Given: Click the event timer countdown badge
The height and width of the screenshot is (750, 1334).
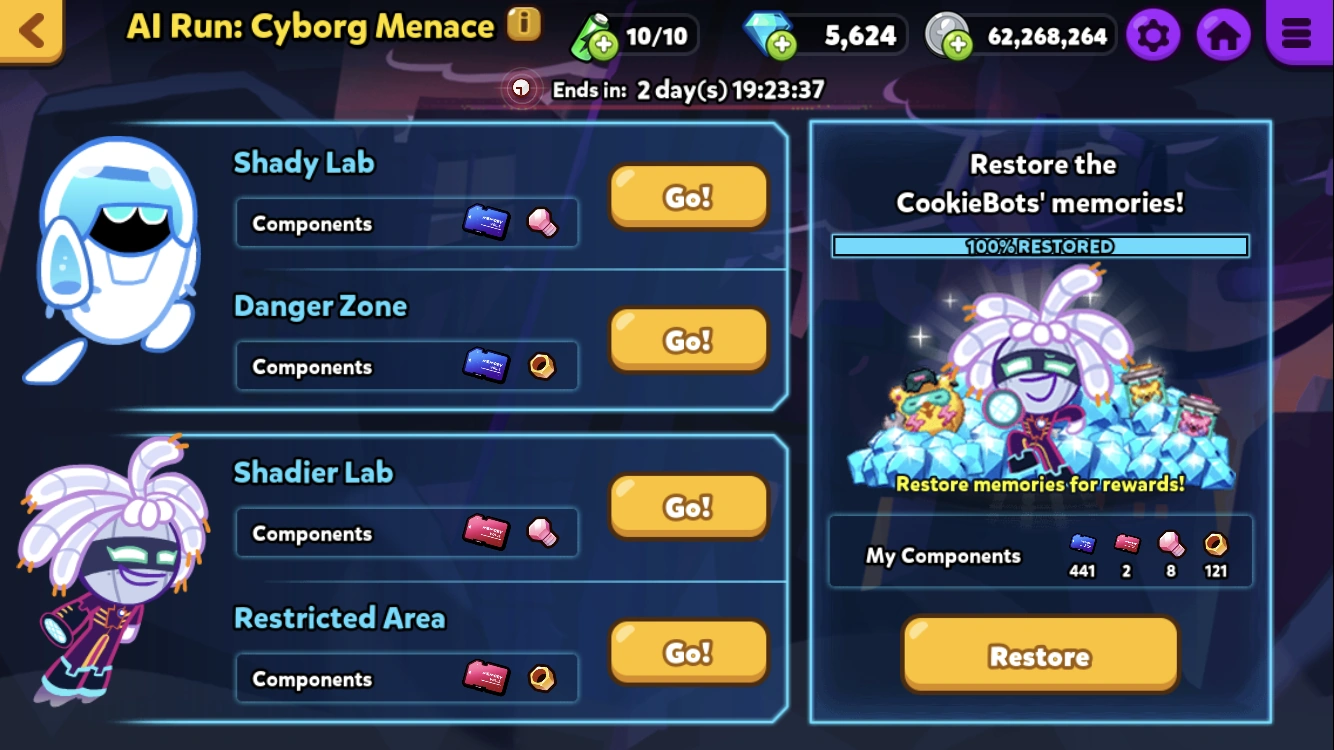Looking at the screenshot, I should pos(665,89).
